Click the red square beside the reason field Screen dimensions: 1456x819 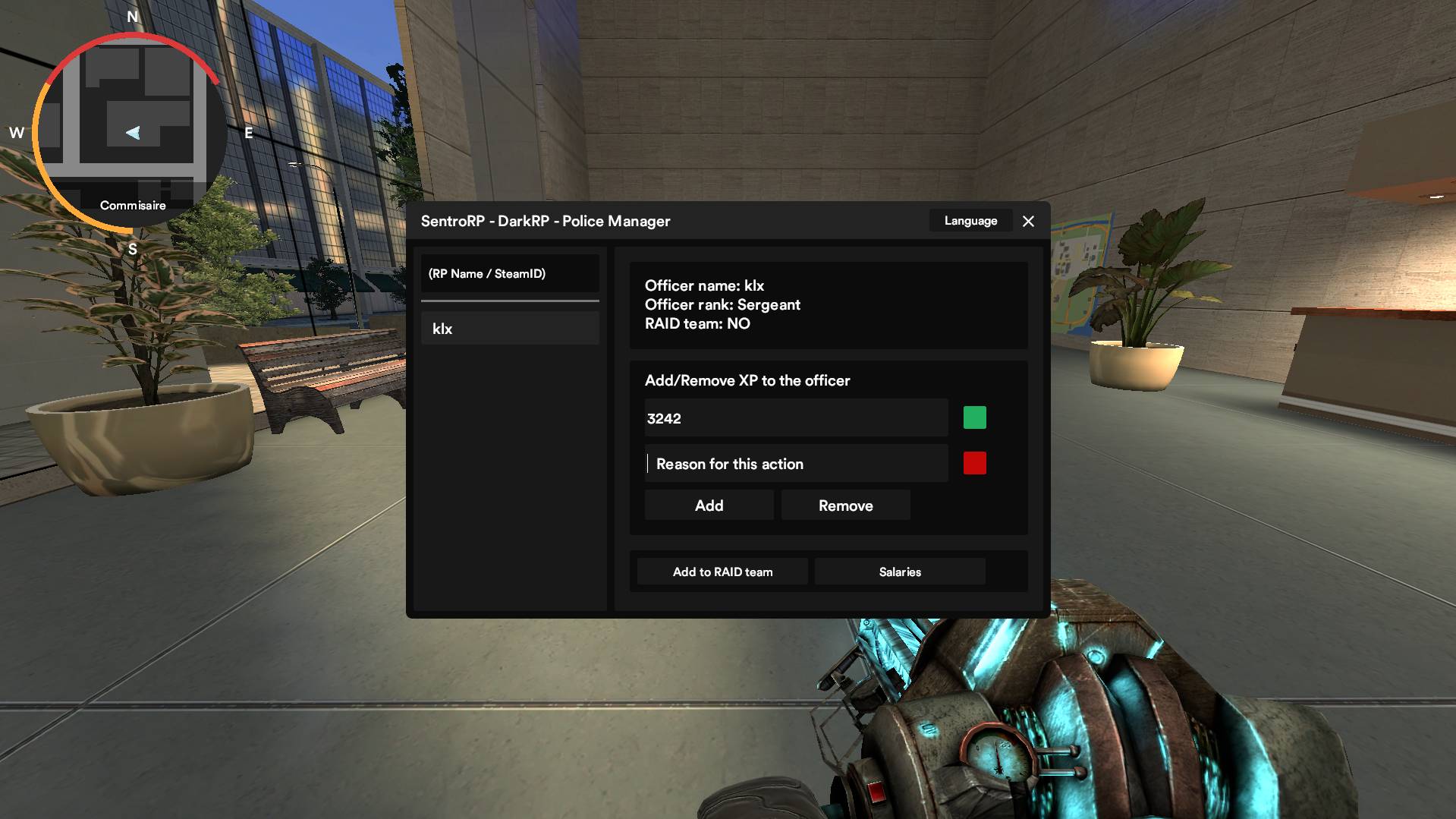point(974,463)
